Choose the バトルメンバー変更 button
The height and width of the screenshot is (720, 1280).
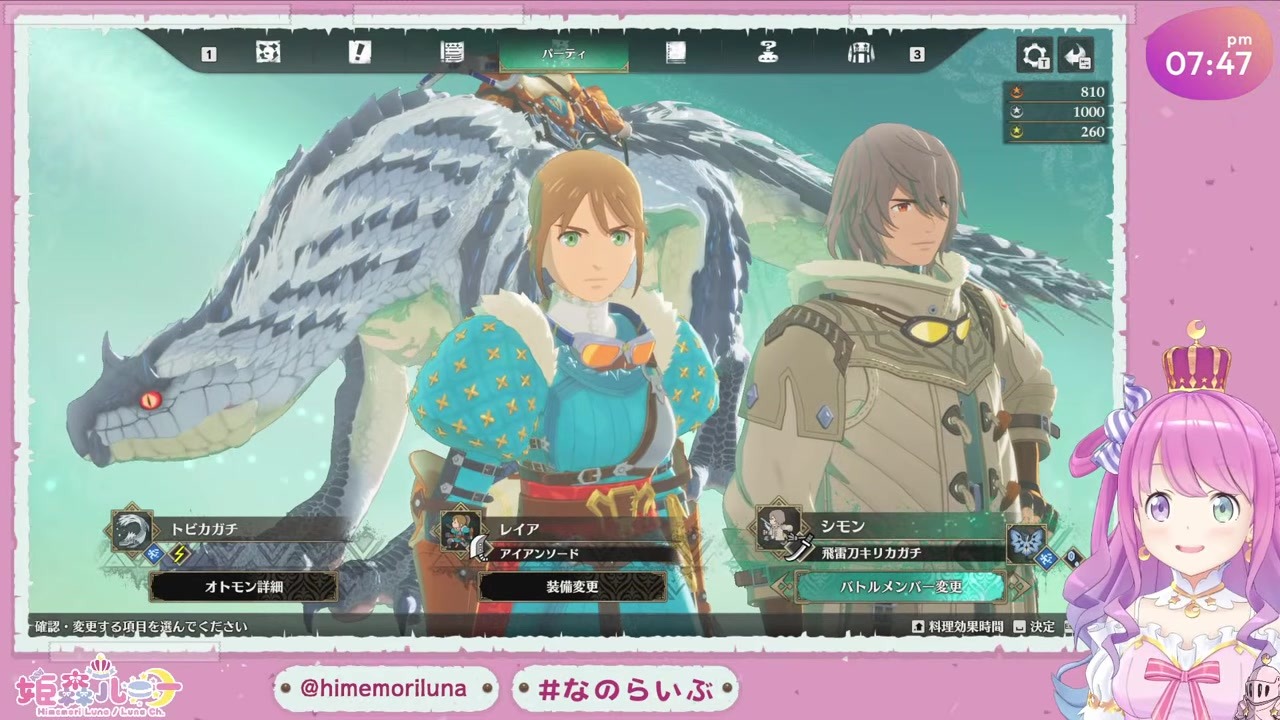pyautogui.click(x=900, y=587)
